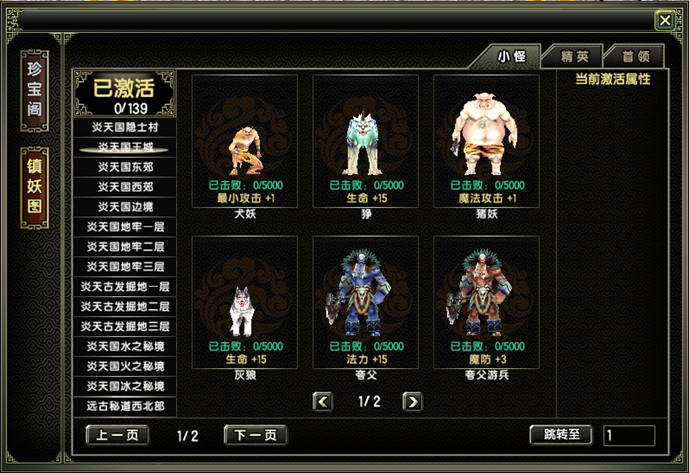Select the 小怪 tab

[512, 57]
